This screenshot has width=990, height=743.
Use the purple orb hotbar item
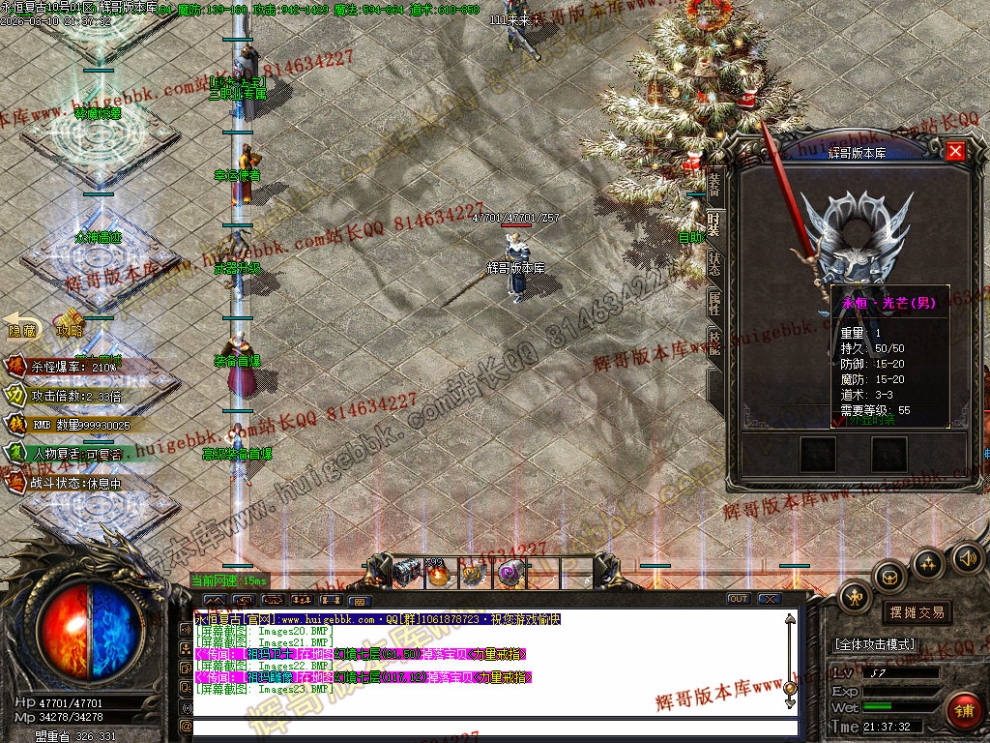coord(511,573)
